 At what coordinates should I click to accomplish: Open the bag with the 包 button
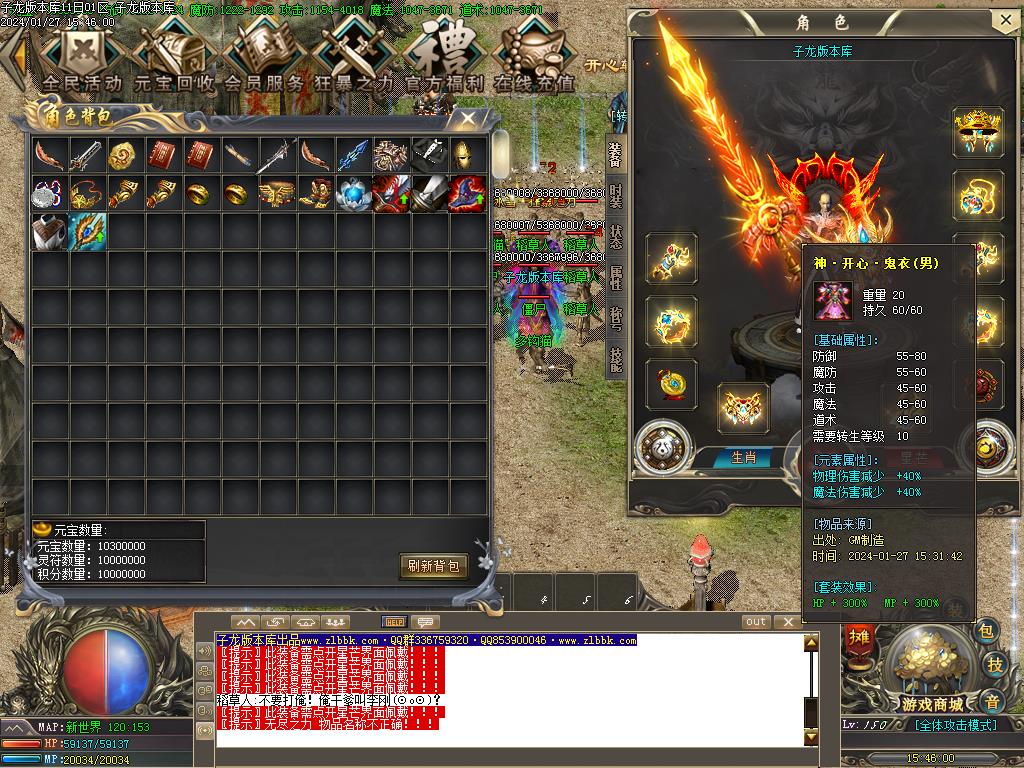click(x=986, y=630)
